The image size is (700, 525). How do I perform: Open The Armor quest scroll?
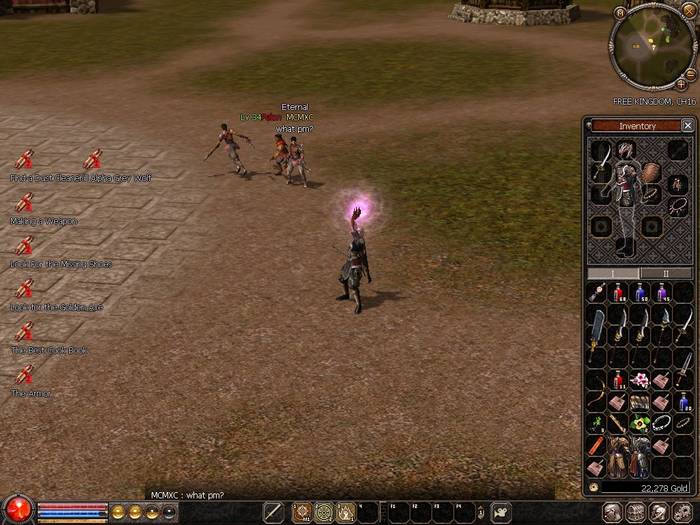point(25,375)
